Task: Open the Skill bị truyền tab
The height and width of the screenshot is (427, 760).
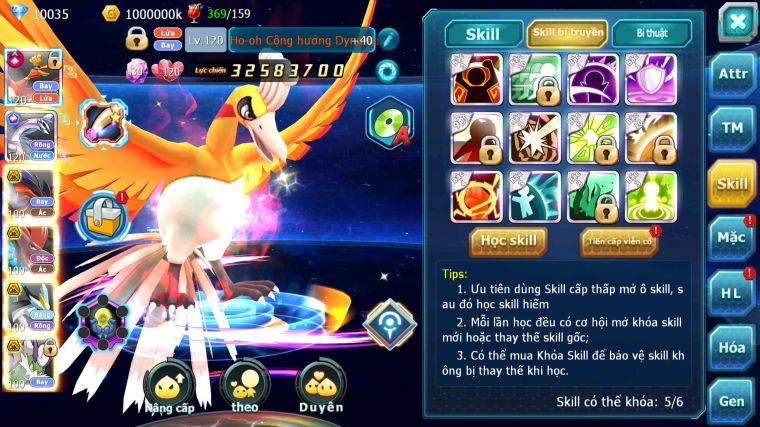Action: 567,33
